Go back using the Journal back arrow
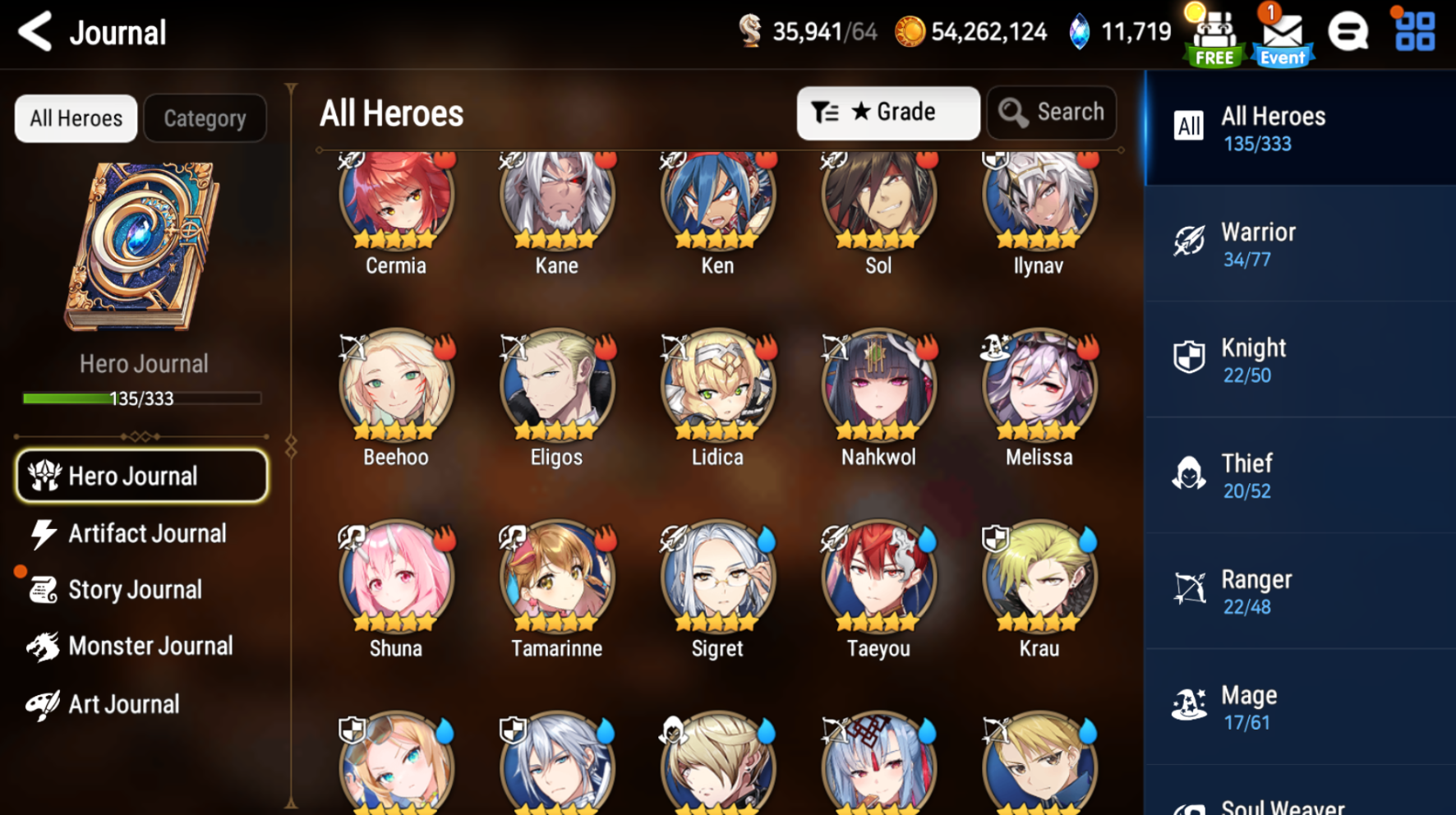The image size is (1456, 815). click(x=34, y=32)
